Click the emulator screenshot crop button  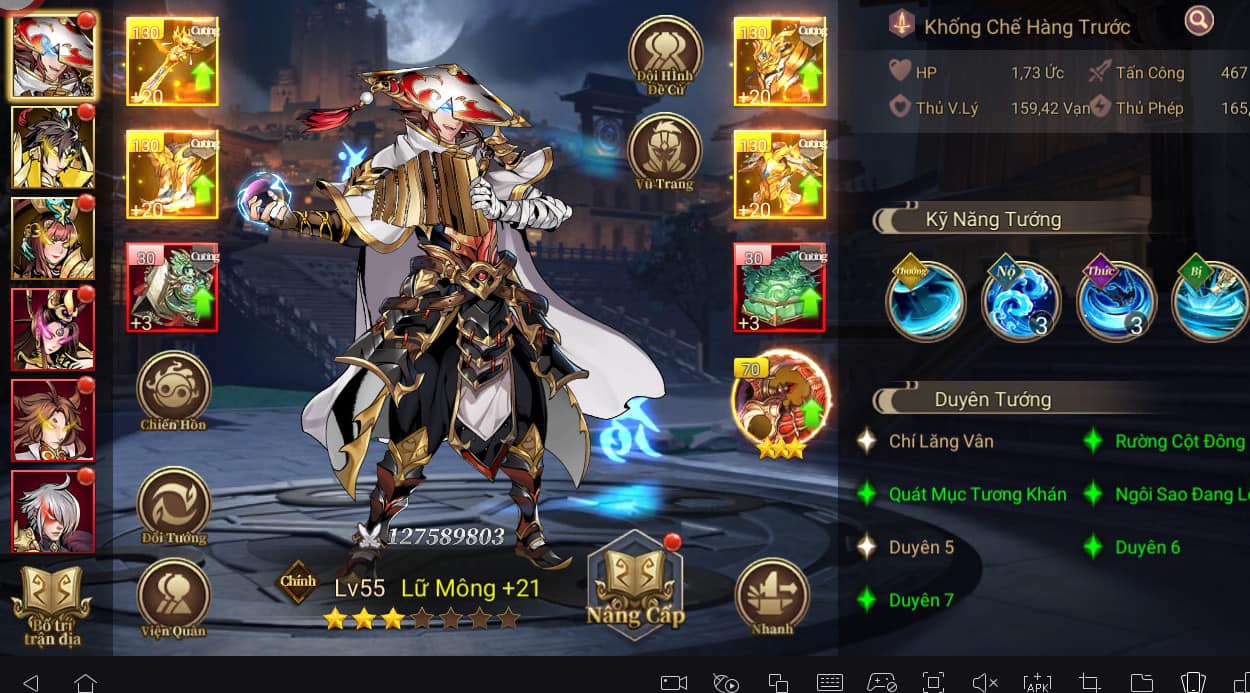1090,682
